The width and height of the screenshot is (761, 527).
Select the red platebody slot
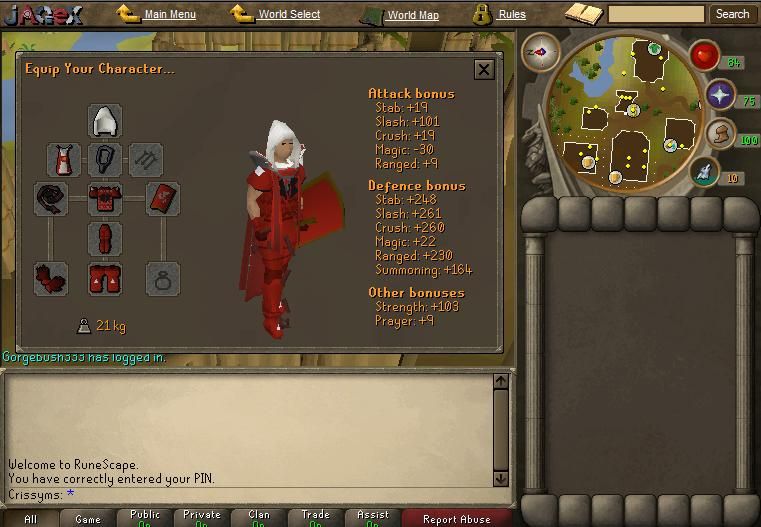(105, 199)
